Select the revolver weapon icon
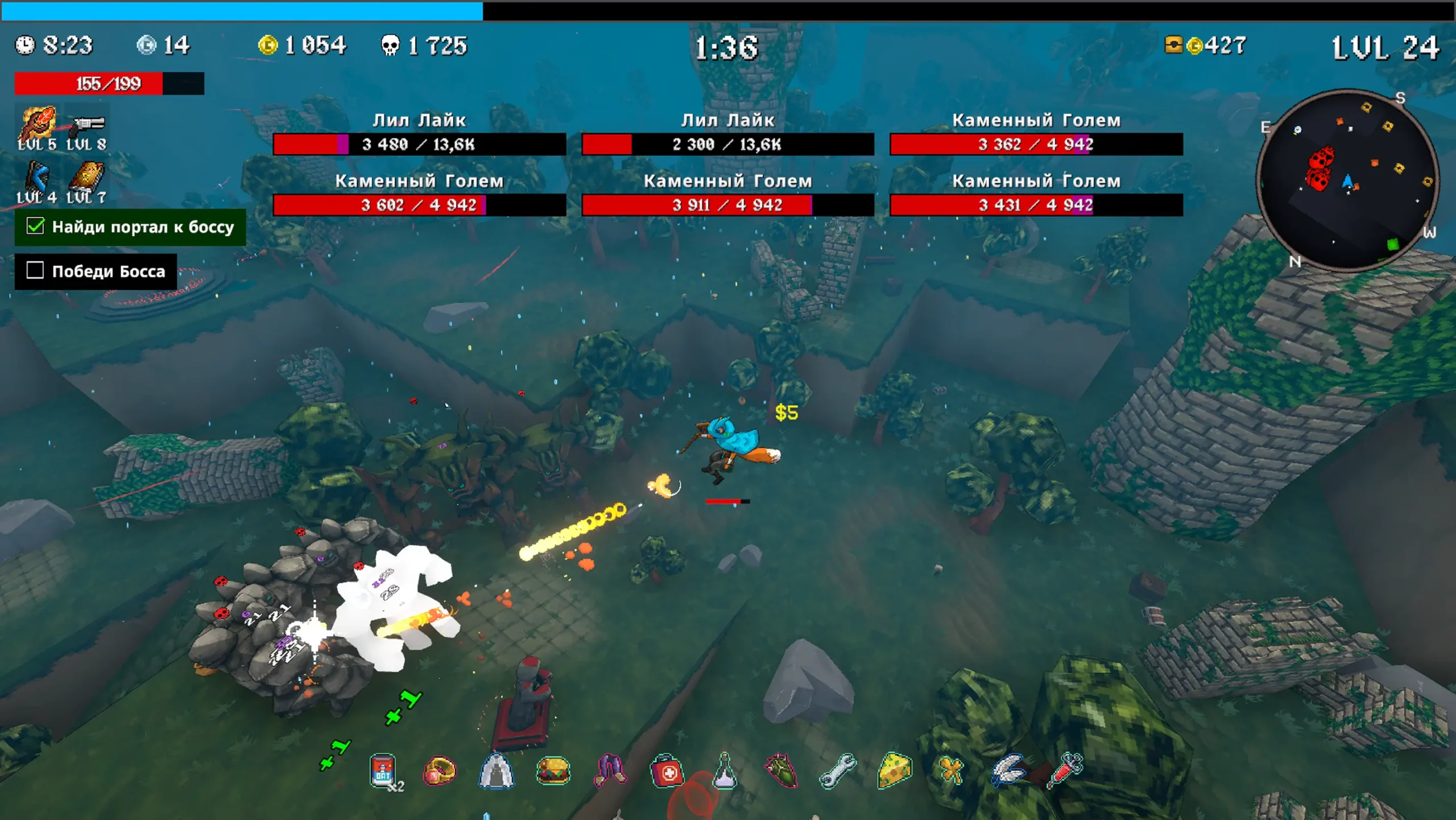Viewport: 1456px width, 820px height. (88, 124)
